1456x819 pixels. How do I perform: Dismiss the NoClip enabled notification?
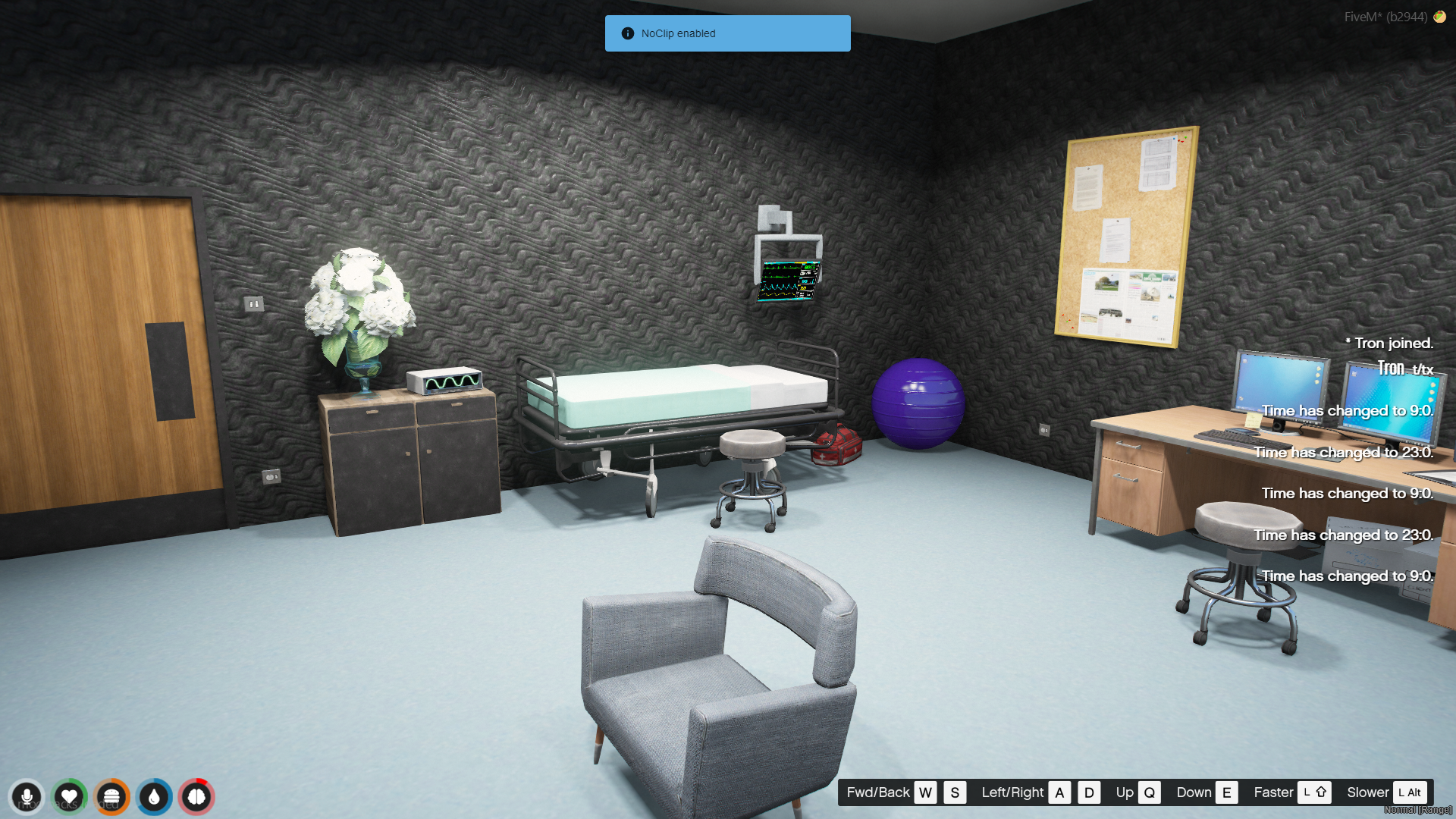pyautogui.click(x=727, y=33)
